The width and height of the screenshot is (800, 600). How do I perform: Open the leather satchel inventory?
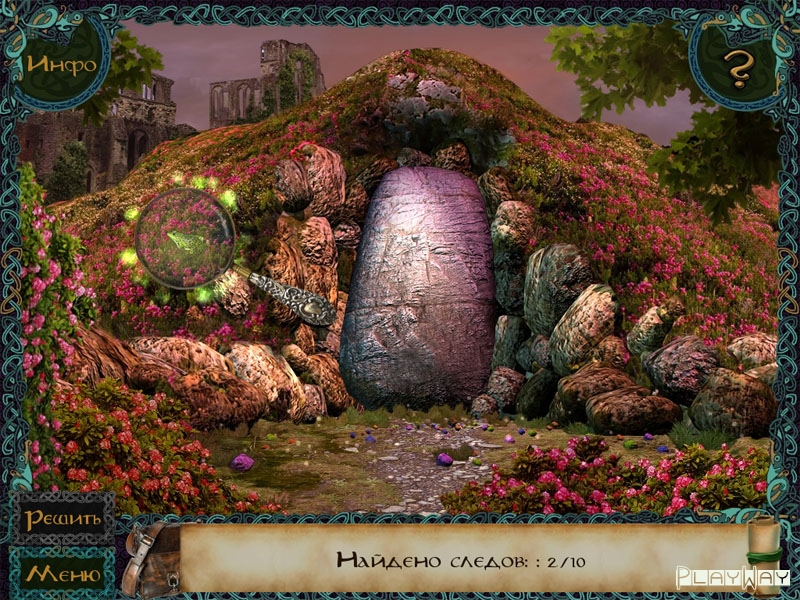click(152, 558)
